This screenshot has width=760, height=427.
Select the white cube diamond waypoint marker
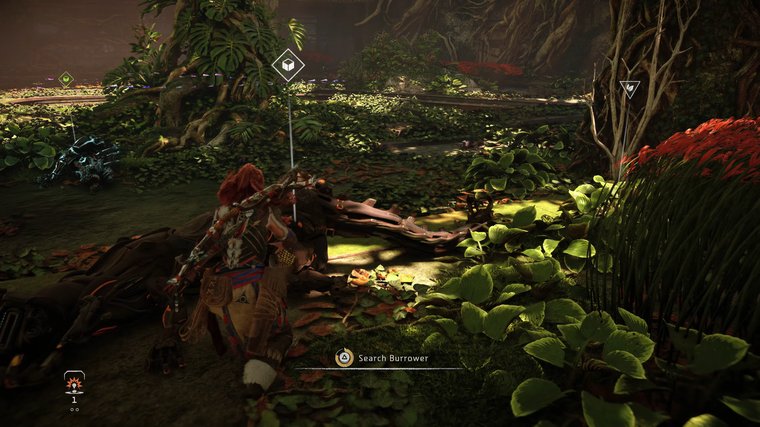click(288, 66)
